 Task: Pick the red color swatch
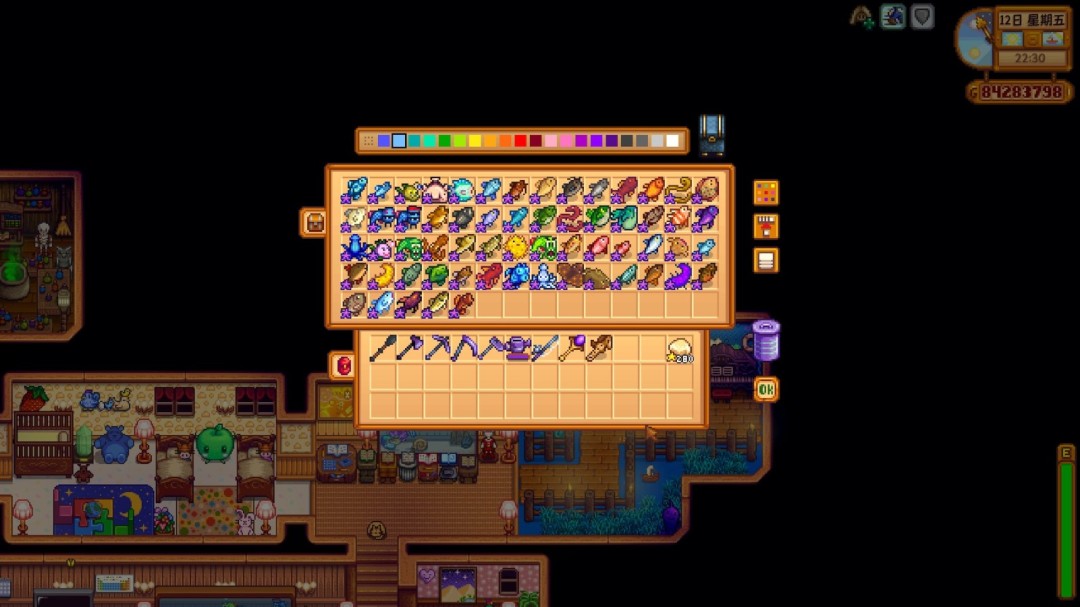521,141
